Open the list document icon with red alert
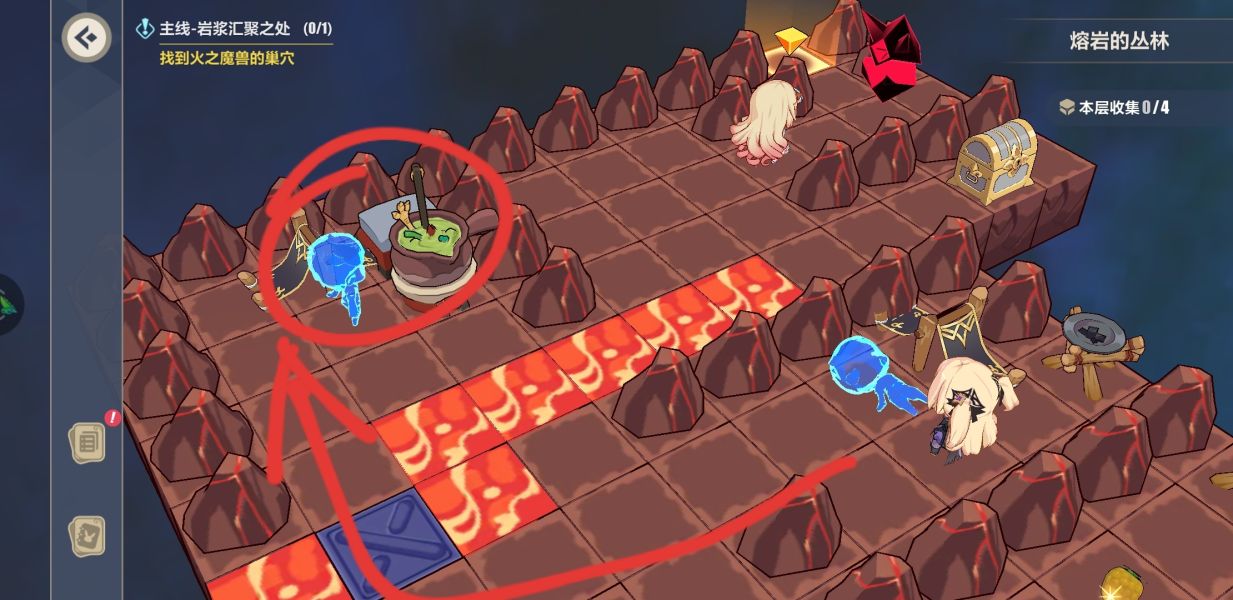This screenshot has height=600, width=1233. coord(87,441)
